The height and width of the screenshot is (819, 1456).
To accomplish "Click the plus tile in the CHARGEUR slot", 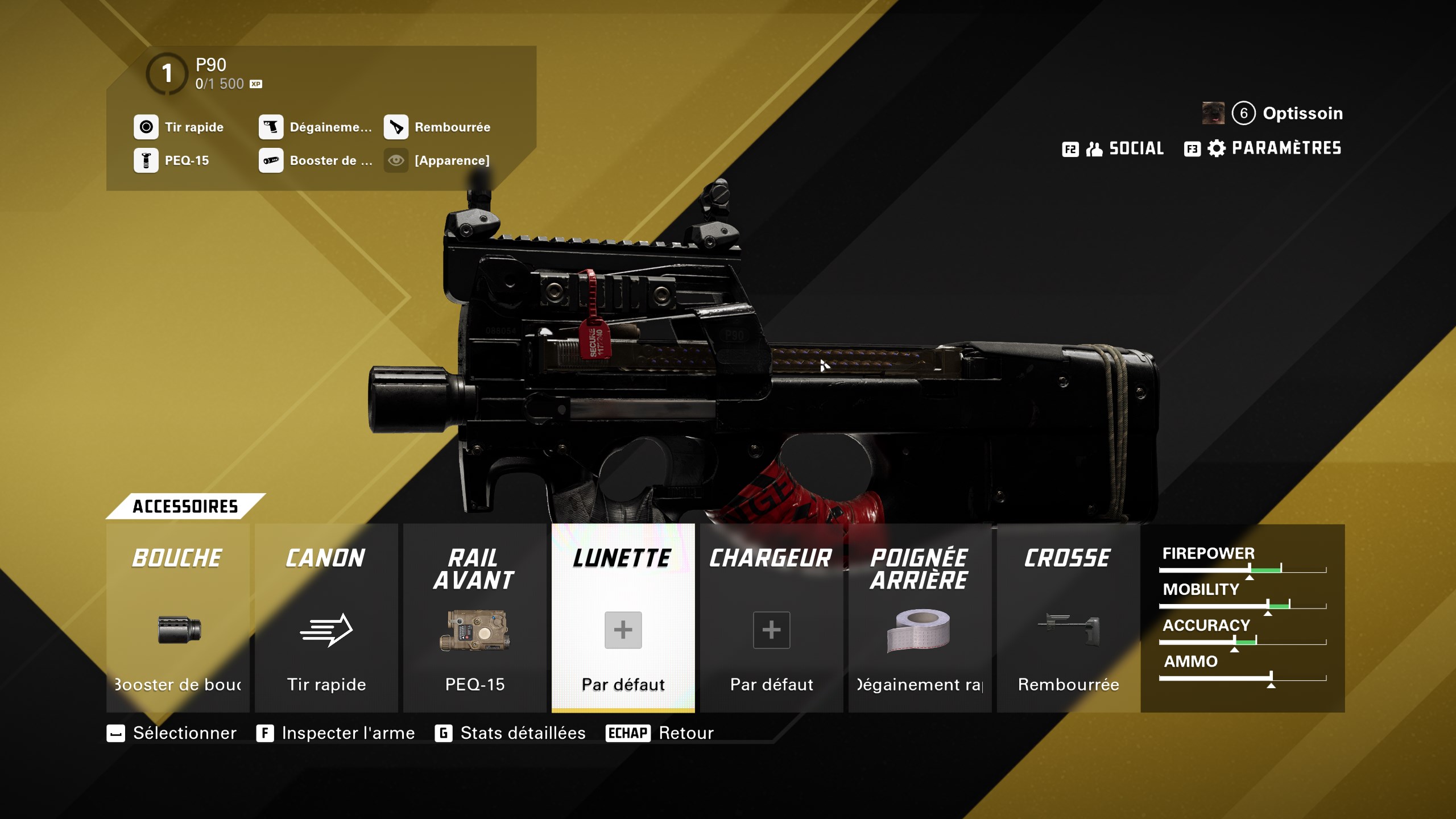I will pos(771,629).
